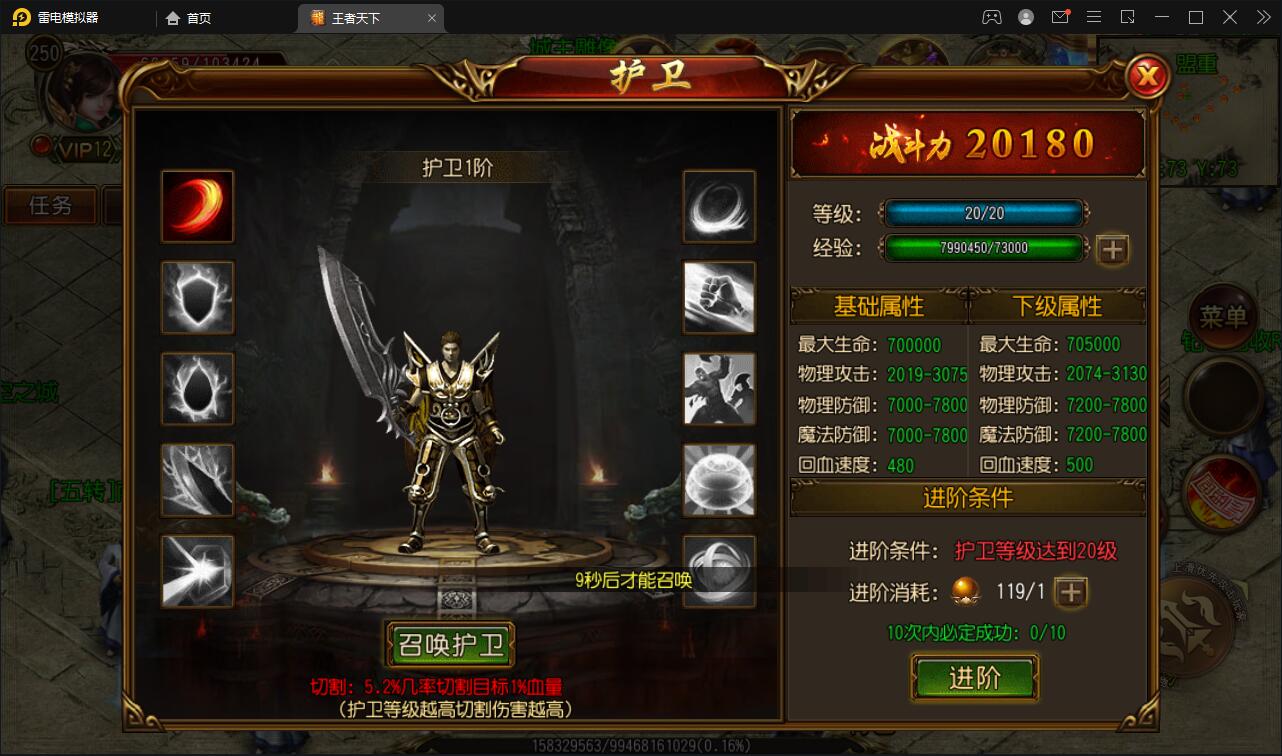Click the gold coin advancement cost icon
This screenshot has height=756, width=1282.
pos(966,592)
